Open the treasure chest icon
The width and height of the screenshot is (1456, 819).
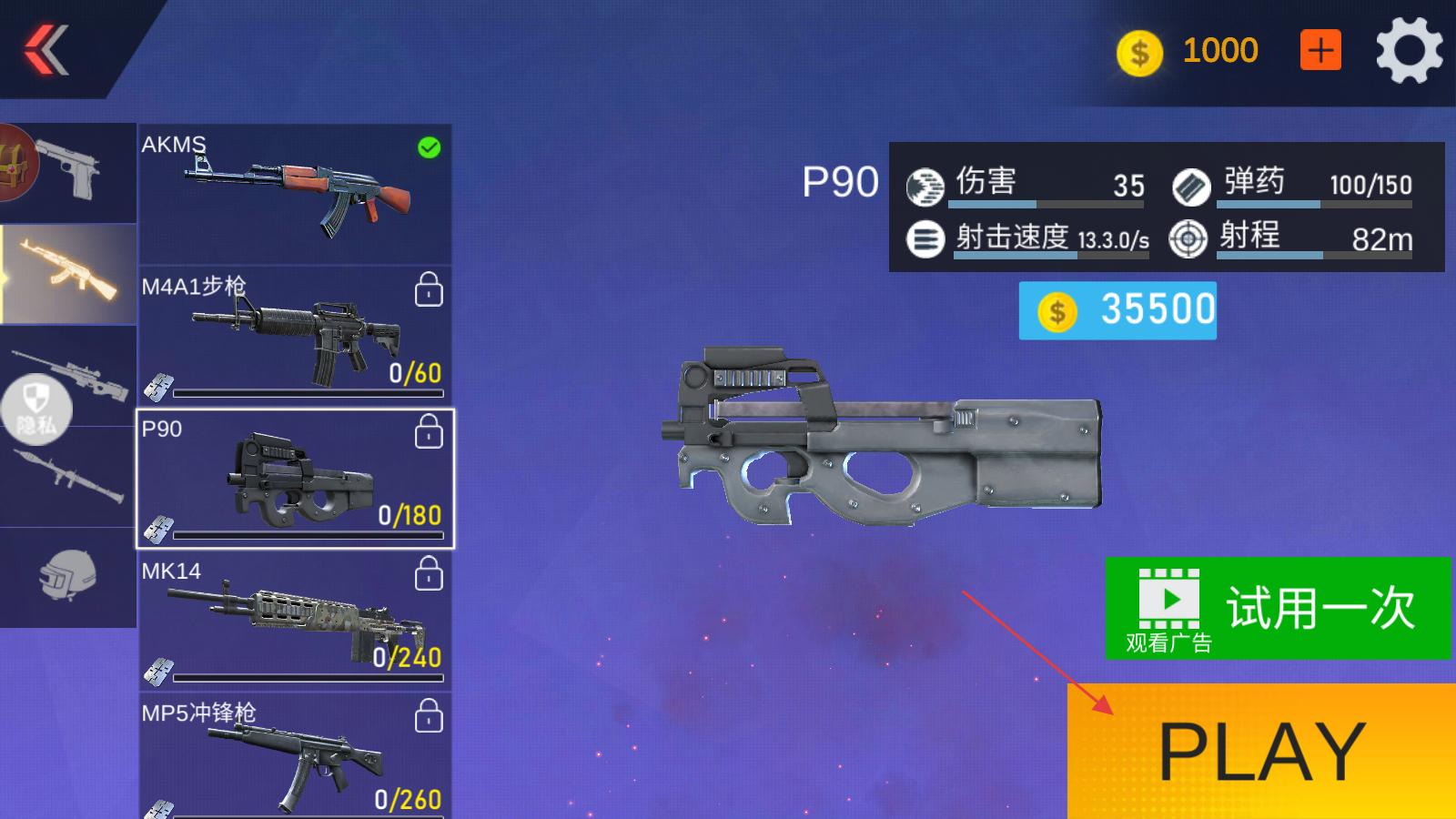click(x=16, y=164)
